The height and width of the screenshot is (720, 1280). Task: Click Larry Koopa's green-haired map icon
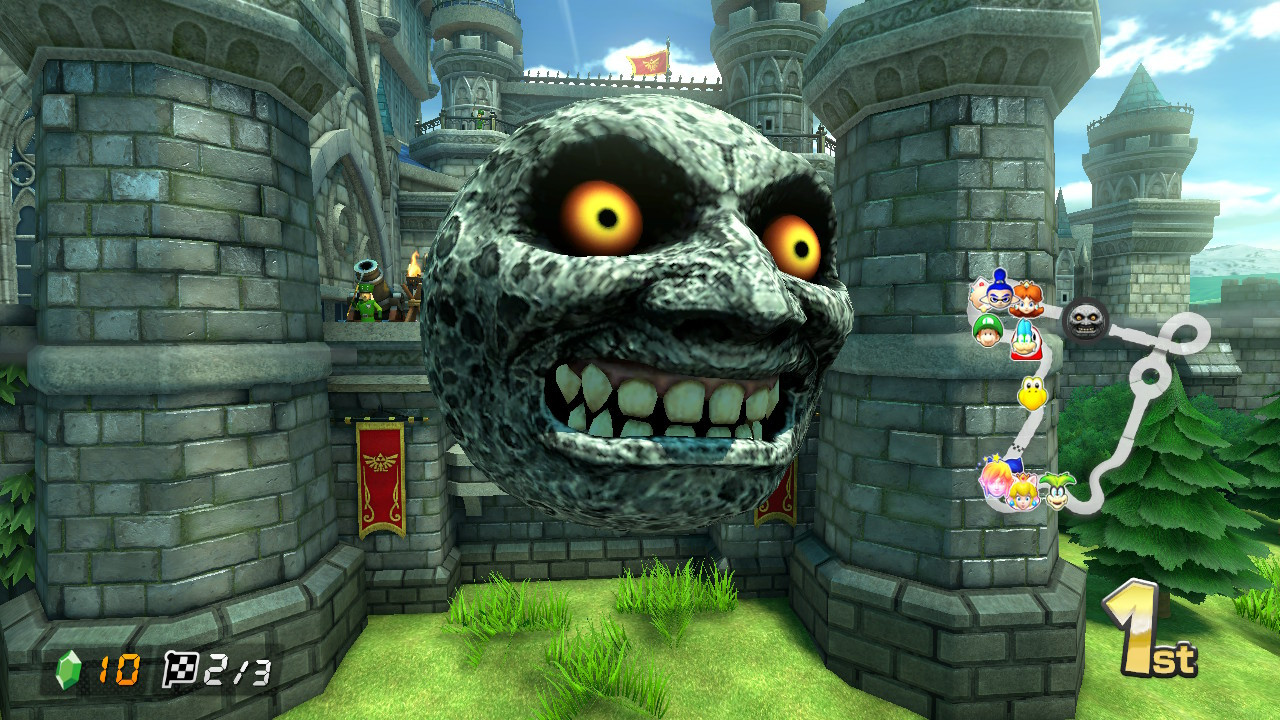(x=1057, y=491)
